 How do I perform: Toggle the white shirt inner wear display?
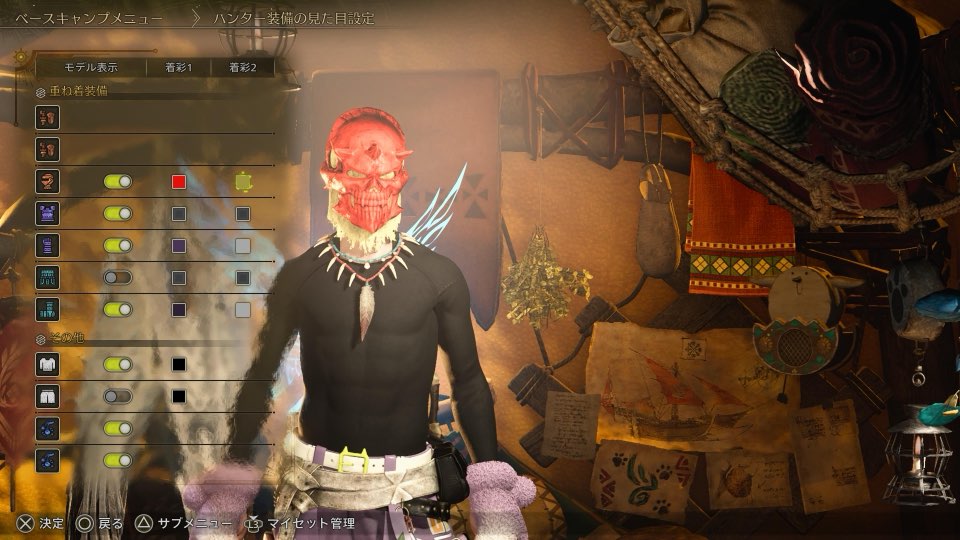(x=118, y=365)
